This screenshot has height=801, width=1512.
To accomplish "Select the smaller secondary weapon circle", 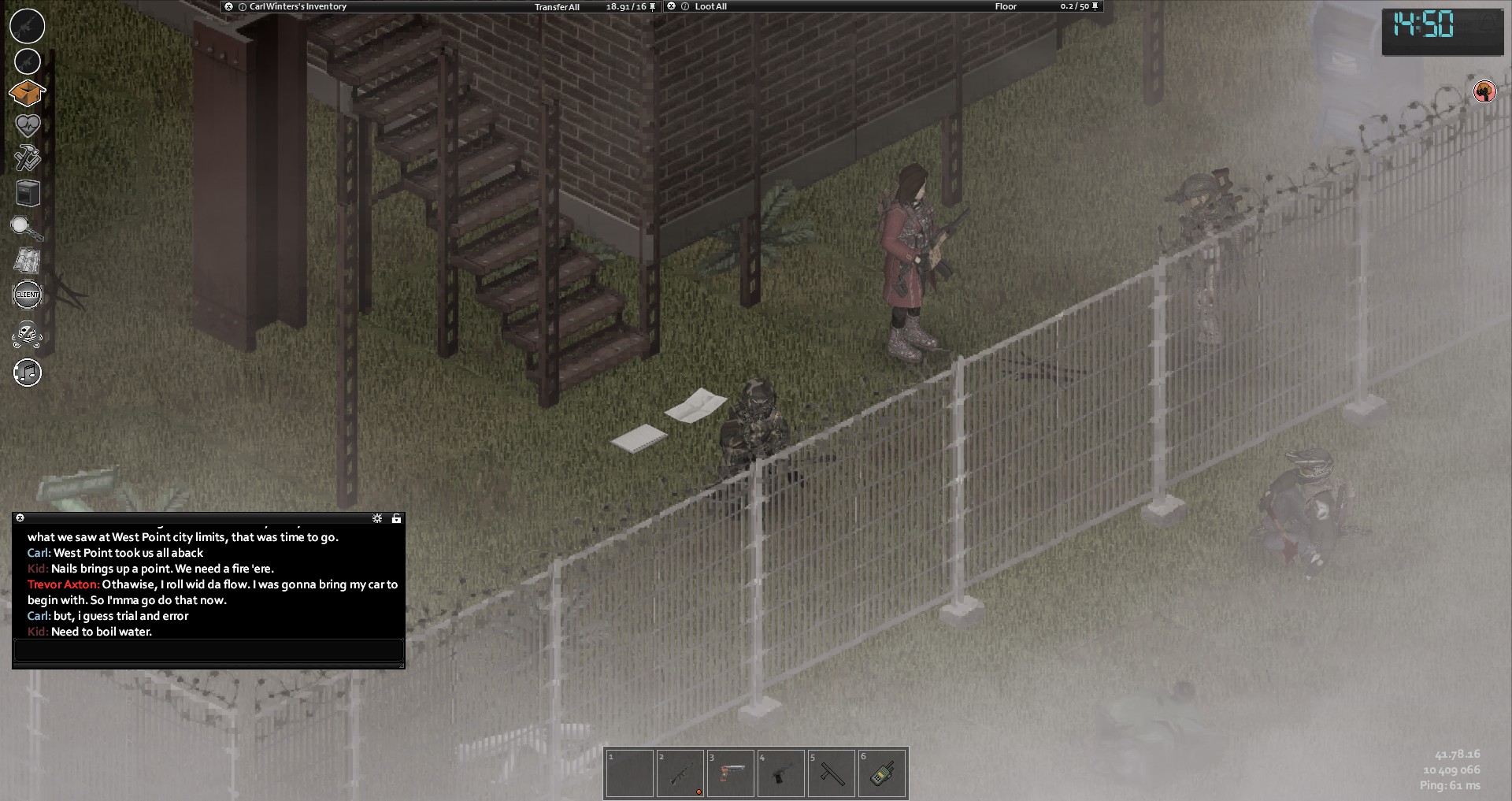I will [x=28, y=61].
